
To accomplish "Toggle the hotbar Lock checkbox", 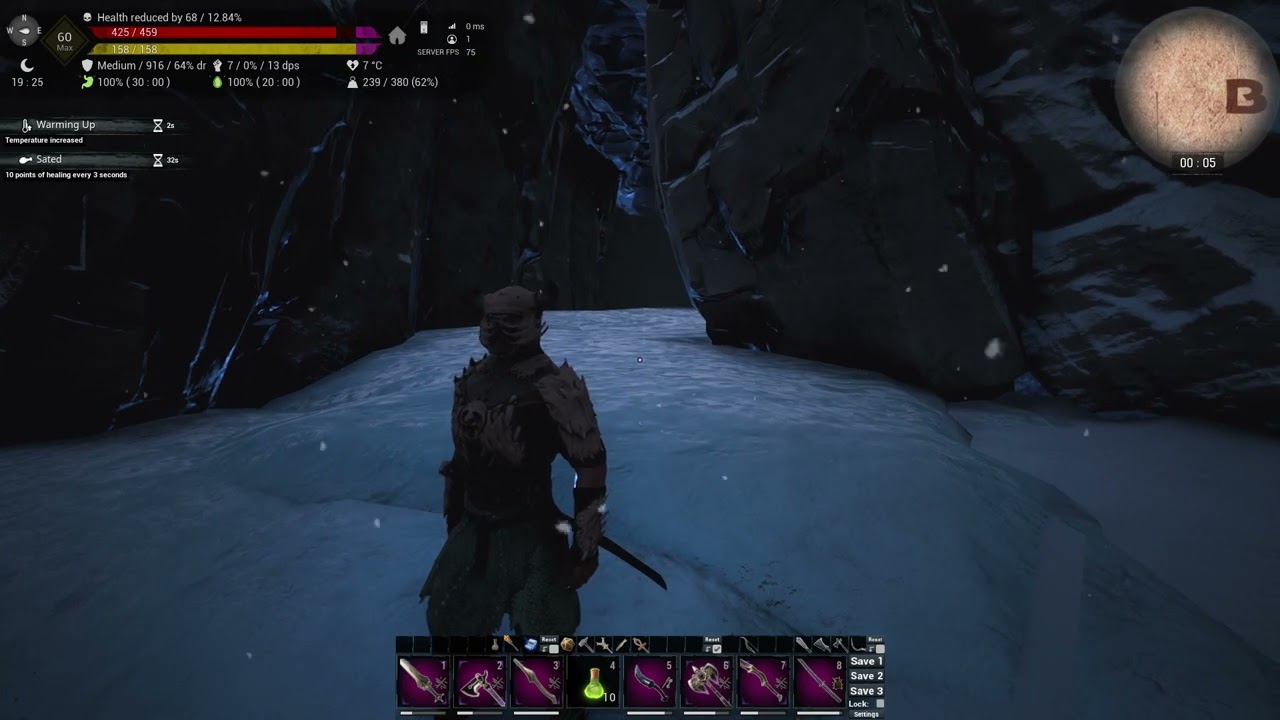I will (x=880, y=704).
